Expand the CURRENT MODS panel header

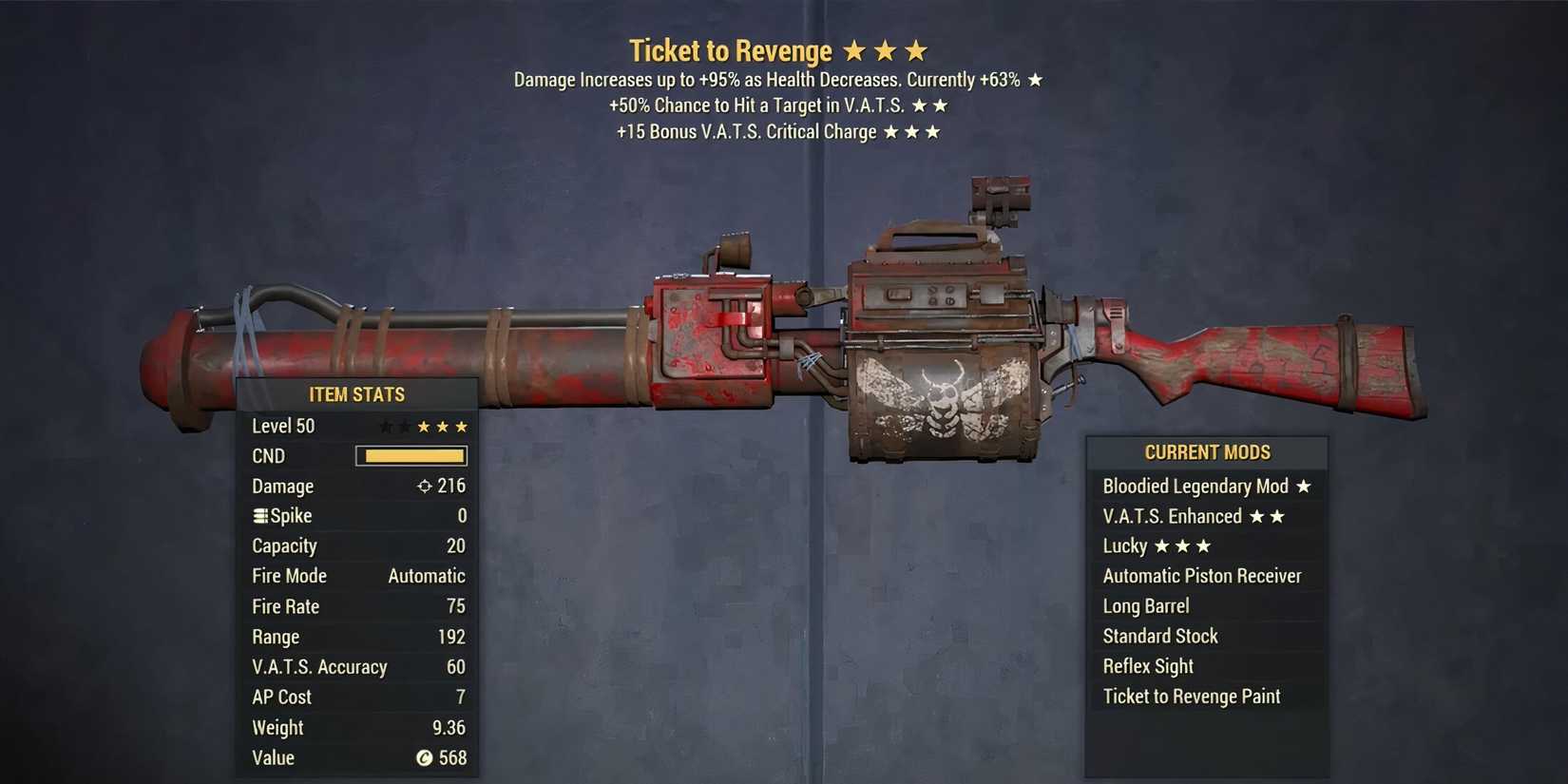[x=1207, y=452]
